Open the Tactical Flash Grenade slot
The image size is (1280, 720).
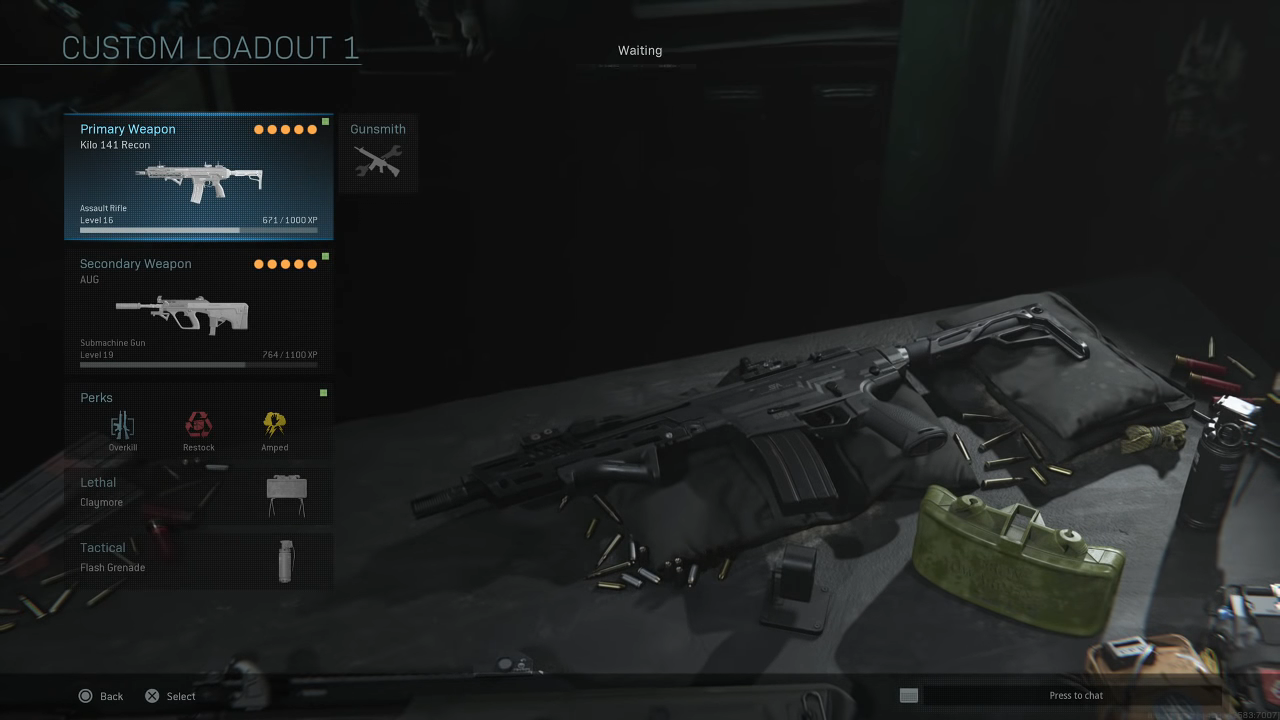tap(198, 559)
